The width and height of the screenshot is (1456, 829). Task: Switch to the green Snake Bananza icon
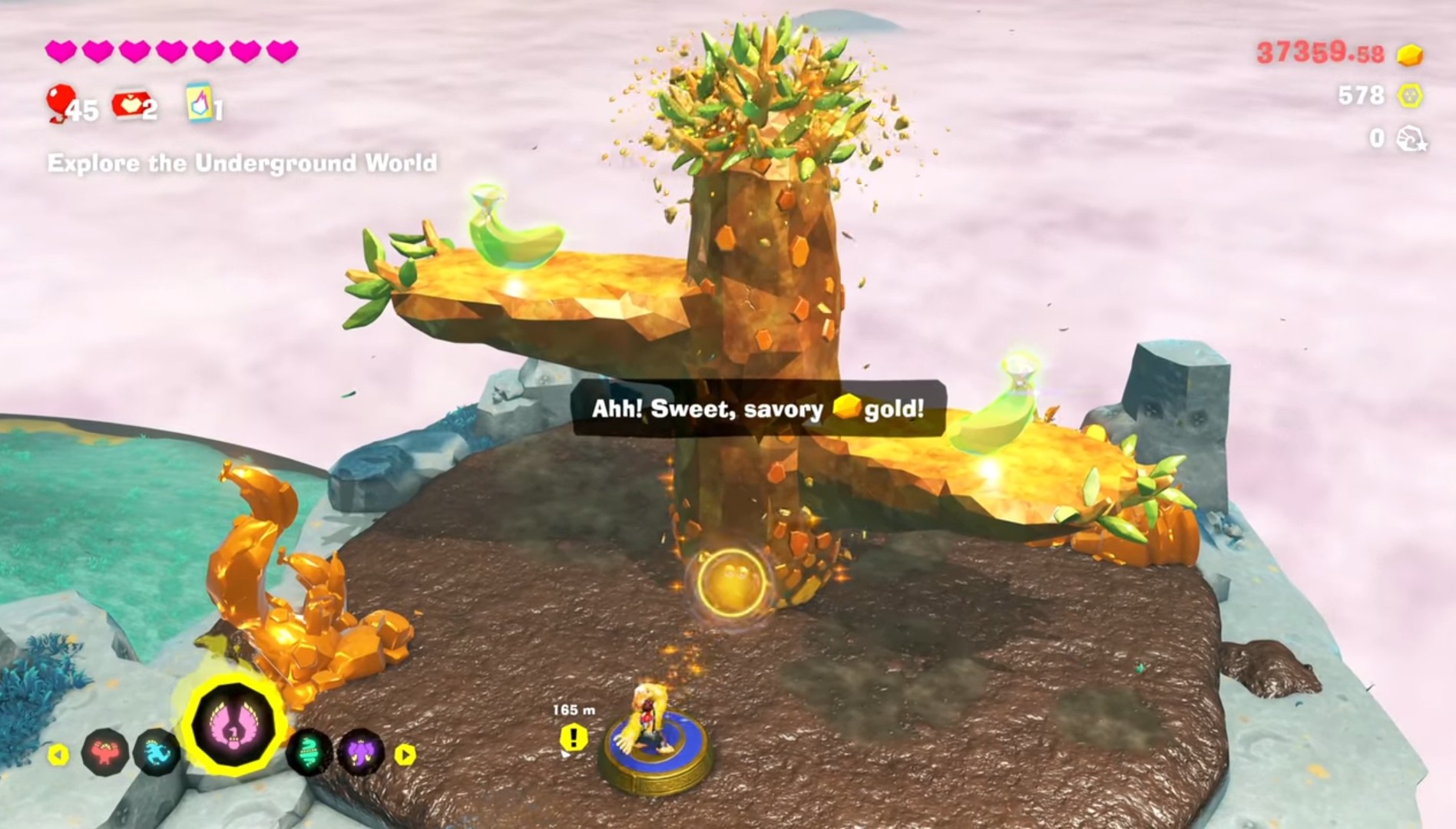pos(309,752)
